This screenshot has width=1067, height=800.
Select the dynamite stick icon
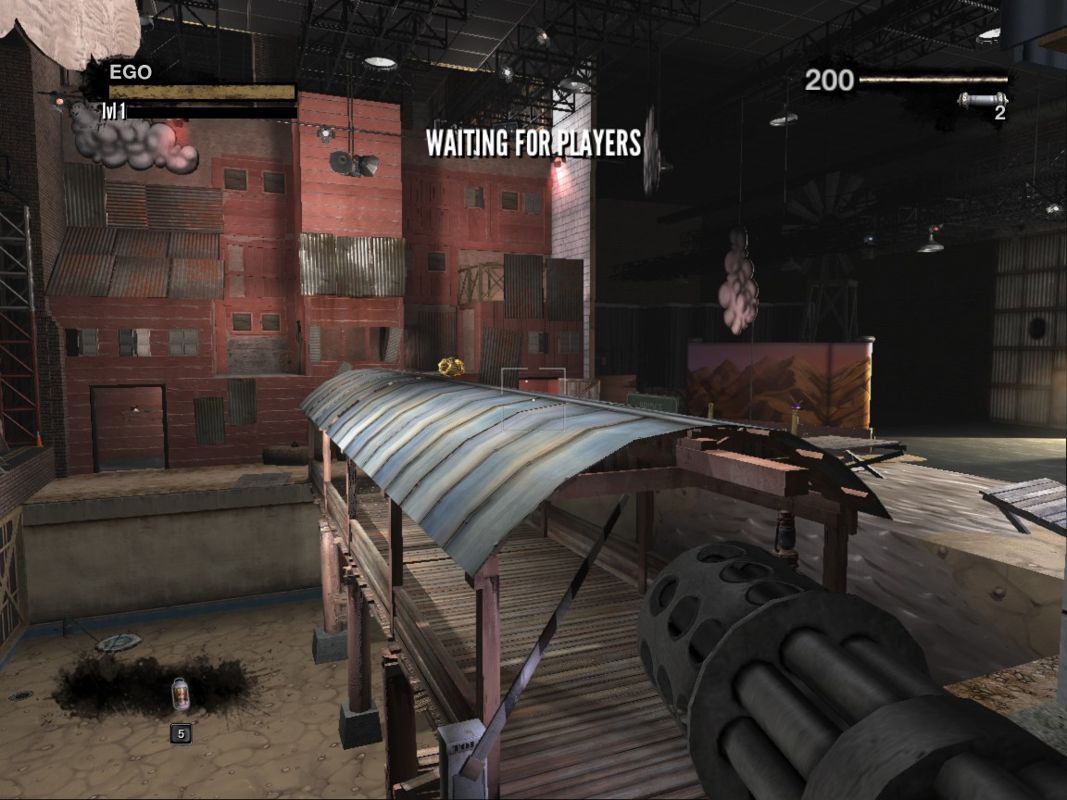pos(981,99)
